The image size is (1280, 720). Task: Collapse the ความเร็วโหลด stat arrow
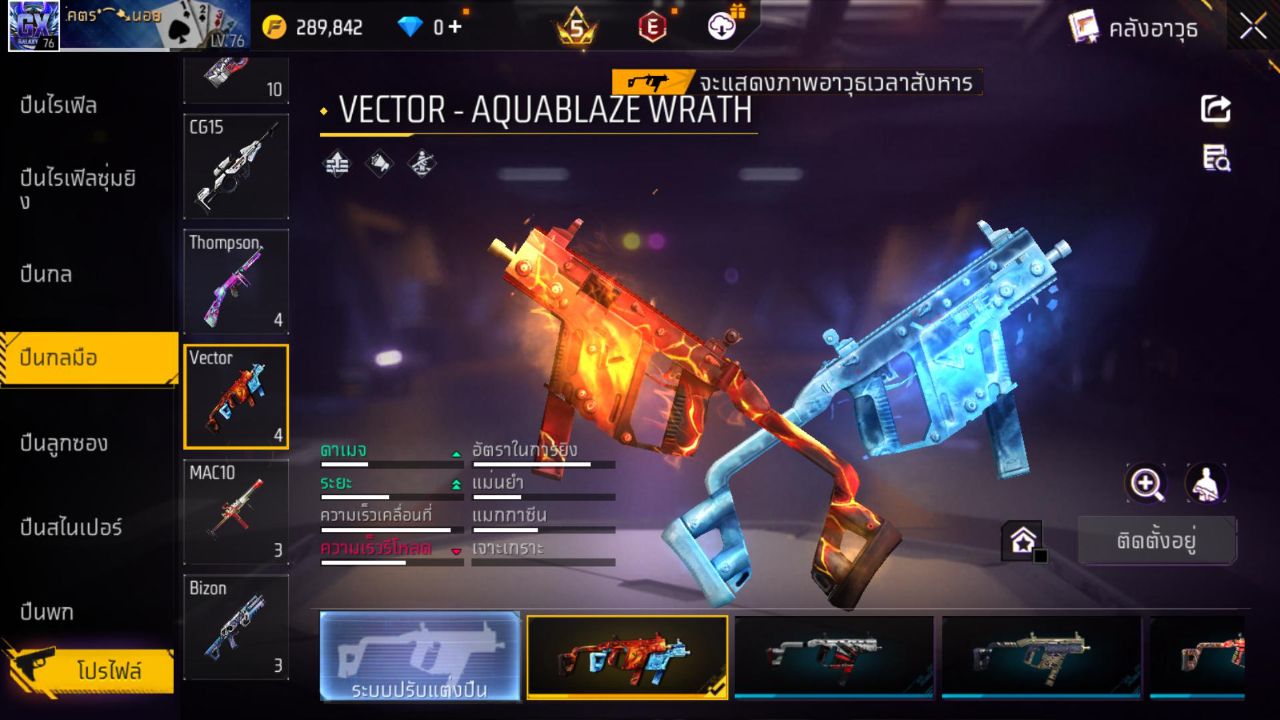(456, 551)
